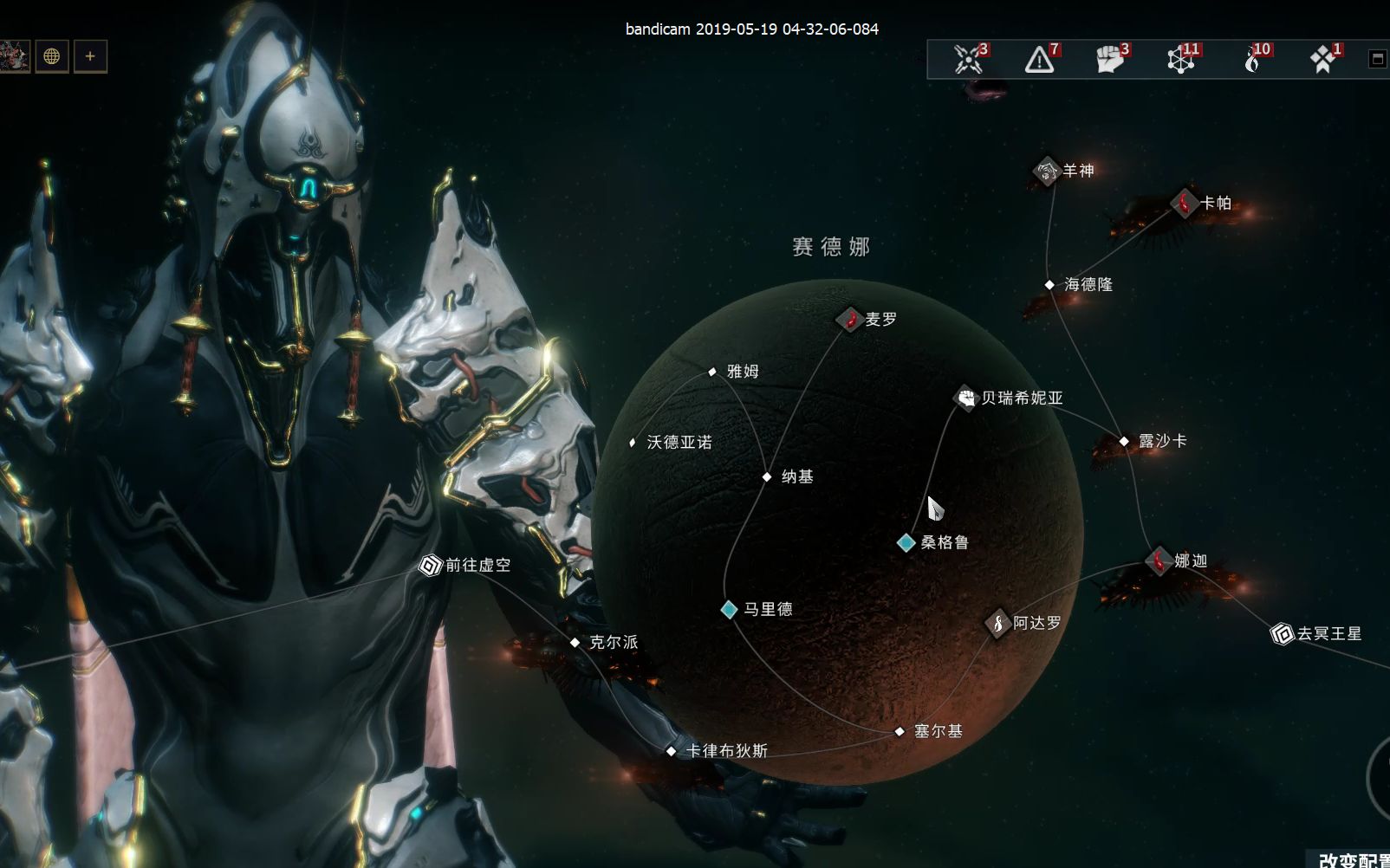The image size is (1390, 868).
Task: Open the alerts list showing 7 alerts
Action: coord(1038,59)
